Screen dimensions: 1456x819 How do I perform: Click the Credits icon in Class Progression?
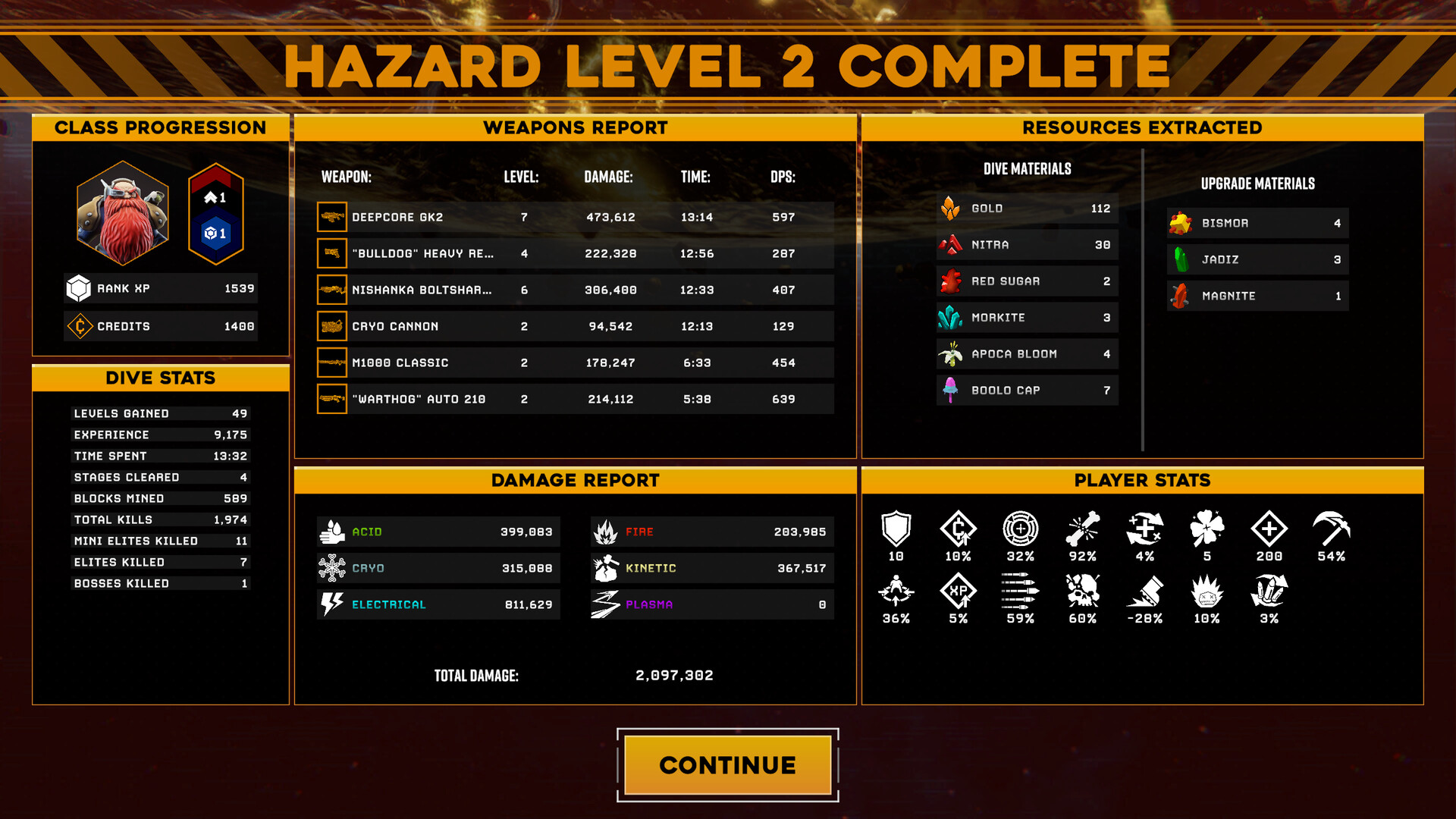coord(81,325)
